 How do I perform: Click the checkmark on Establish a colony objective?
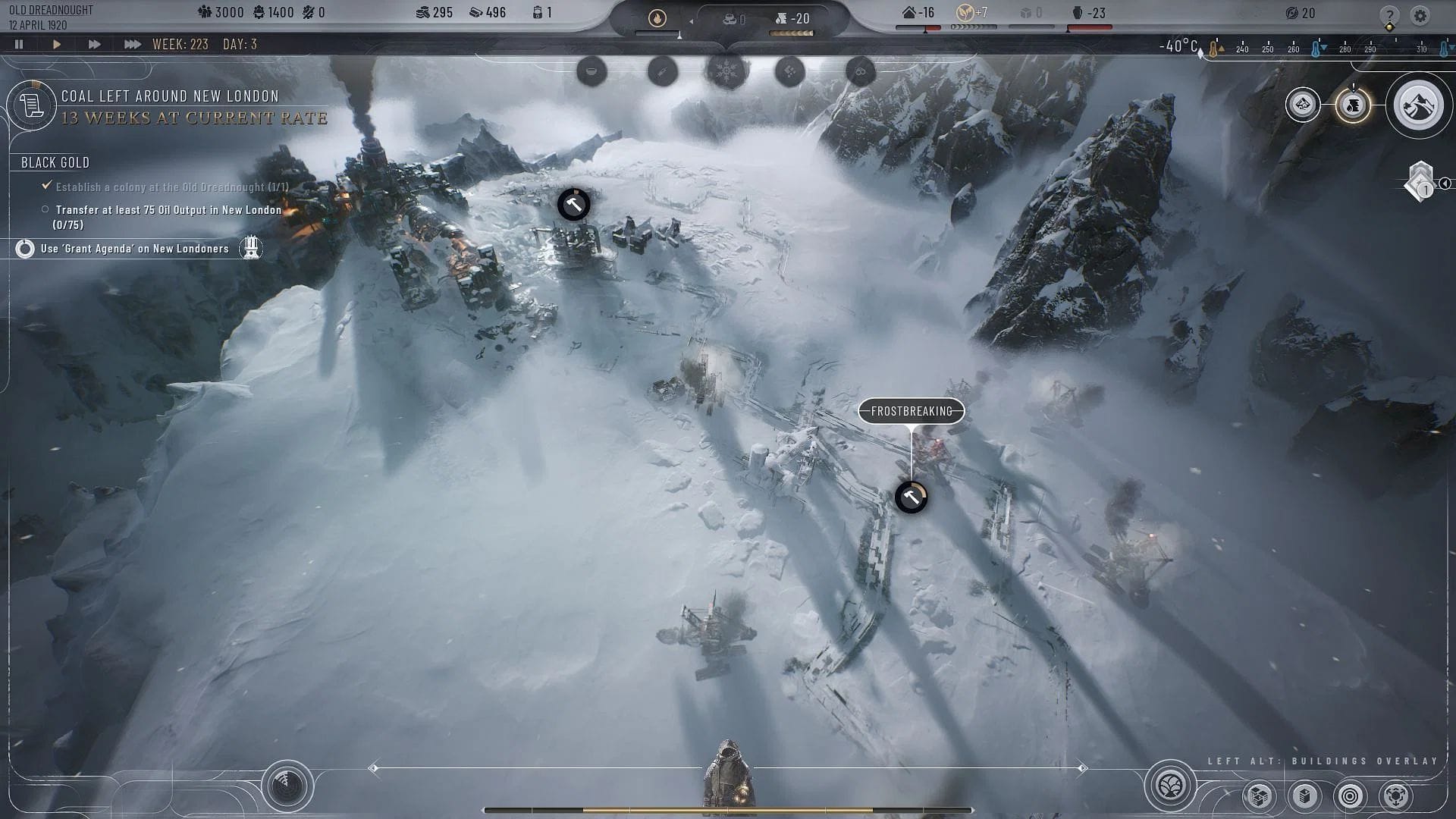pos(47,184)
